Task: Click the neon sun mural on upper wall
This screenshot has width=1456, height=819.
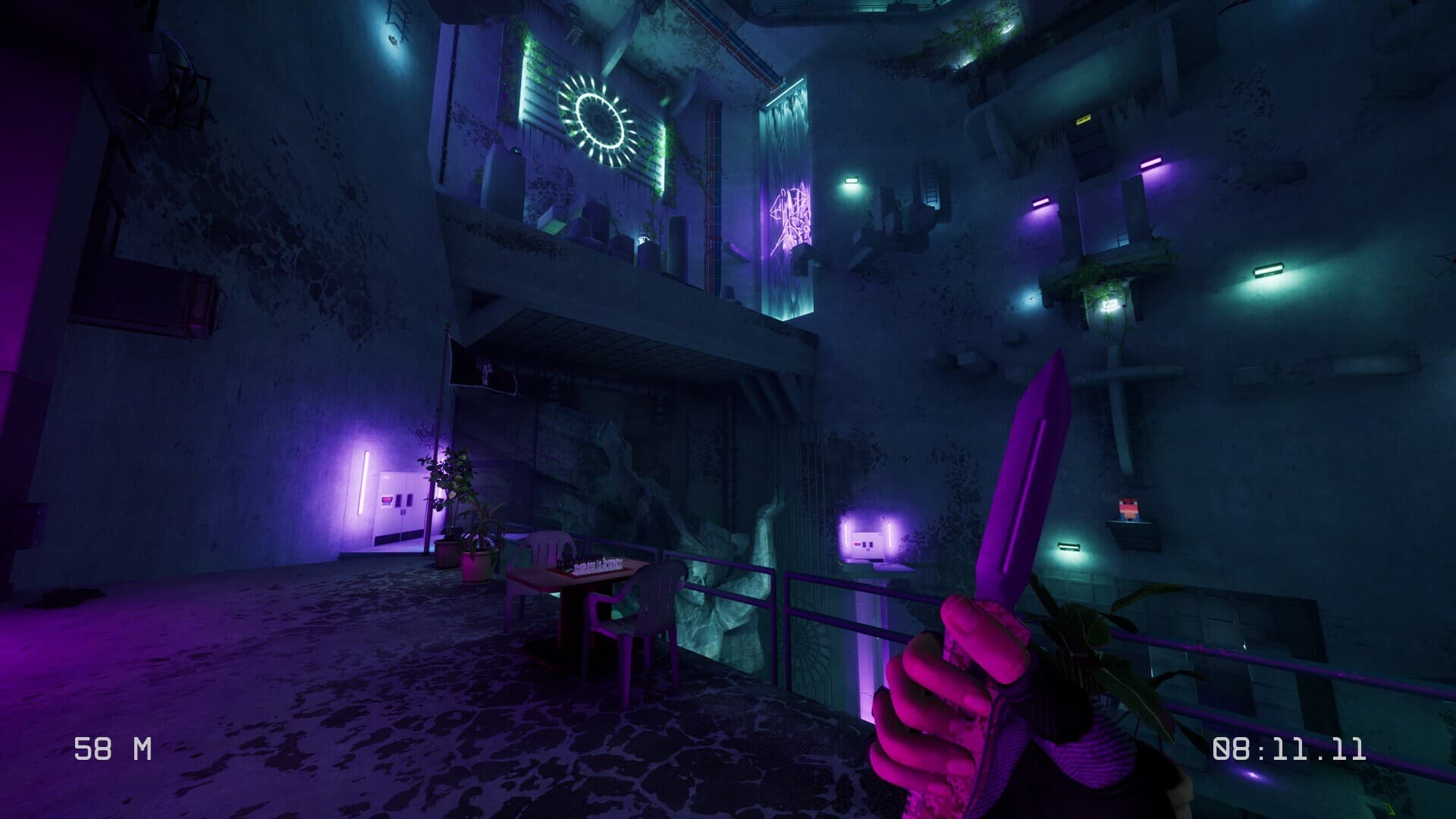Action: [599, 118]
